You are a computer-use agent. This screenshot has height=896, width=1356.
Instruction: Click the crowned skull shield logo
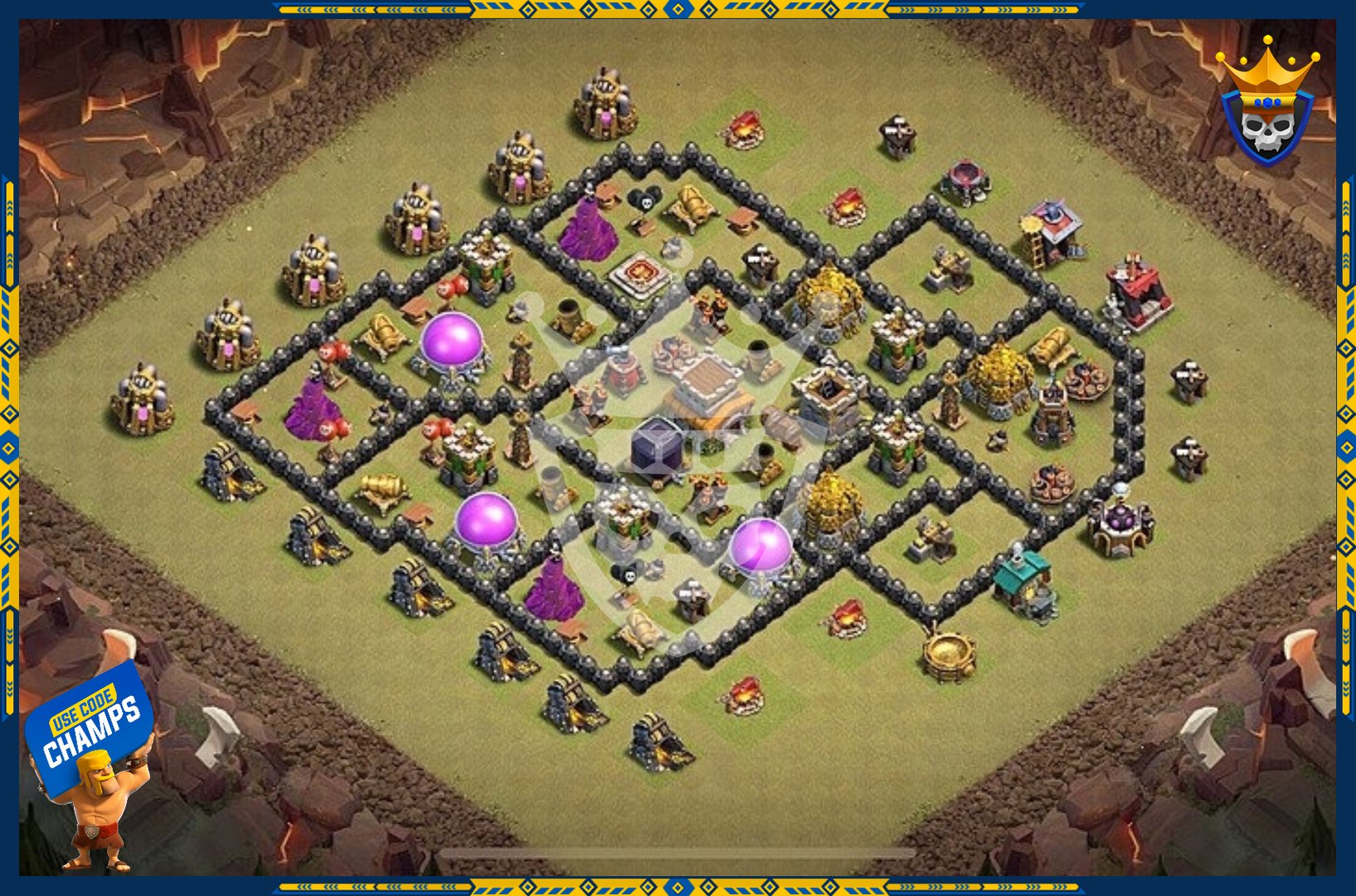[1266, 104]
